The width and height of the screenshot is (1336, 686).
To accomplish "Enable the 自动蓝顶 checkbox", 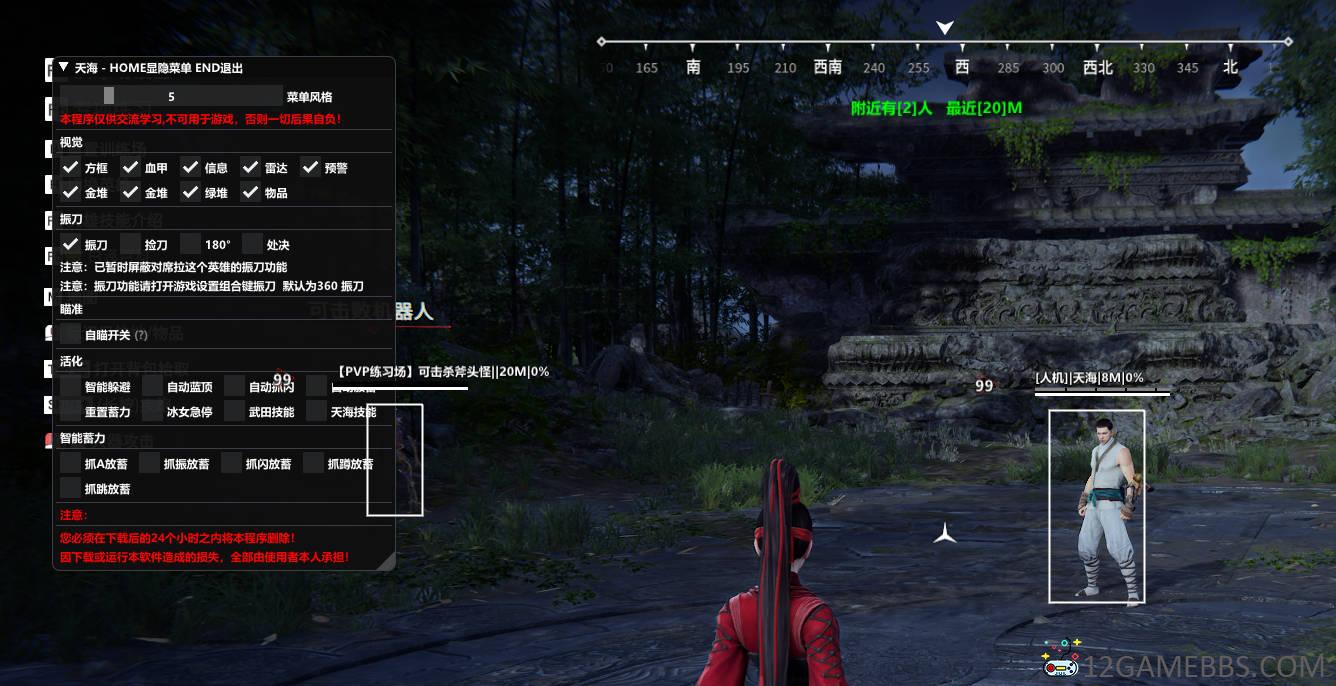I will 152,386.
